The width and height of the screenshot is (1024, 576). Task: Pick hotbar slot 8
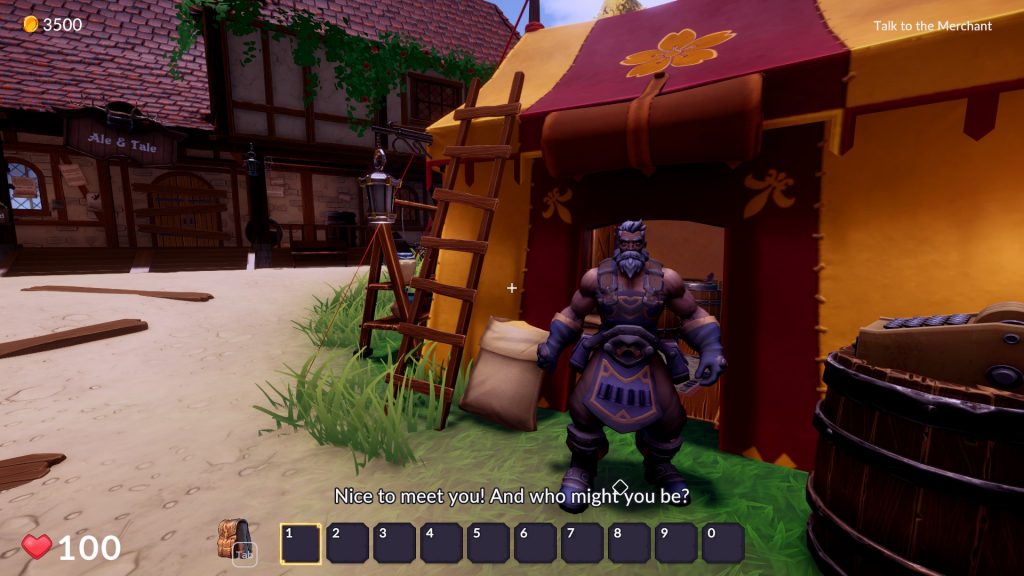(629, 543)
